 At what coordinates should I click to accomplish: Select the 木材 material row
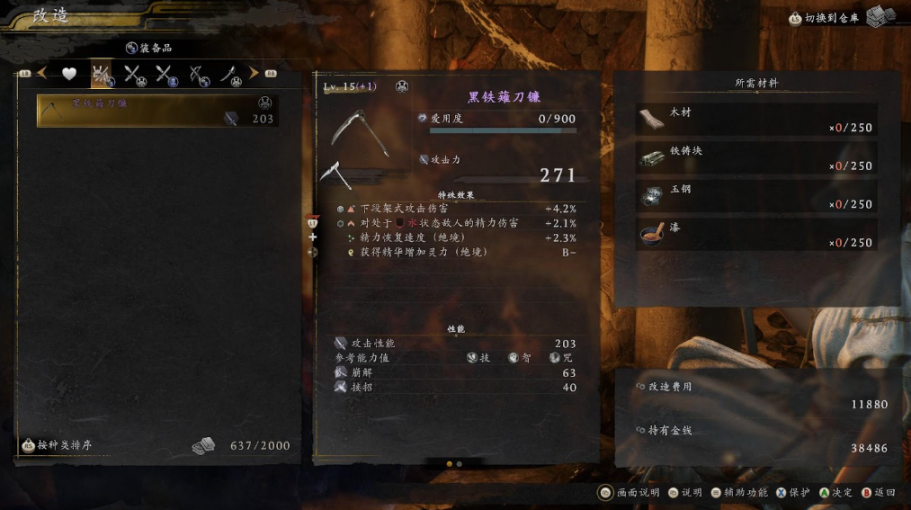pyautogui.click(x=757, y=120)
